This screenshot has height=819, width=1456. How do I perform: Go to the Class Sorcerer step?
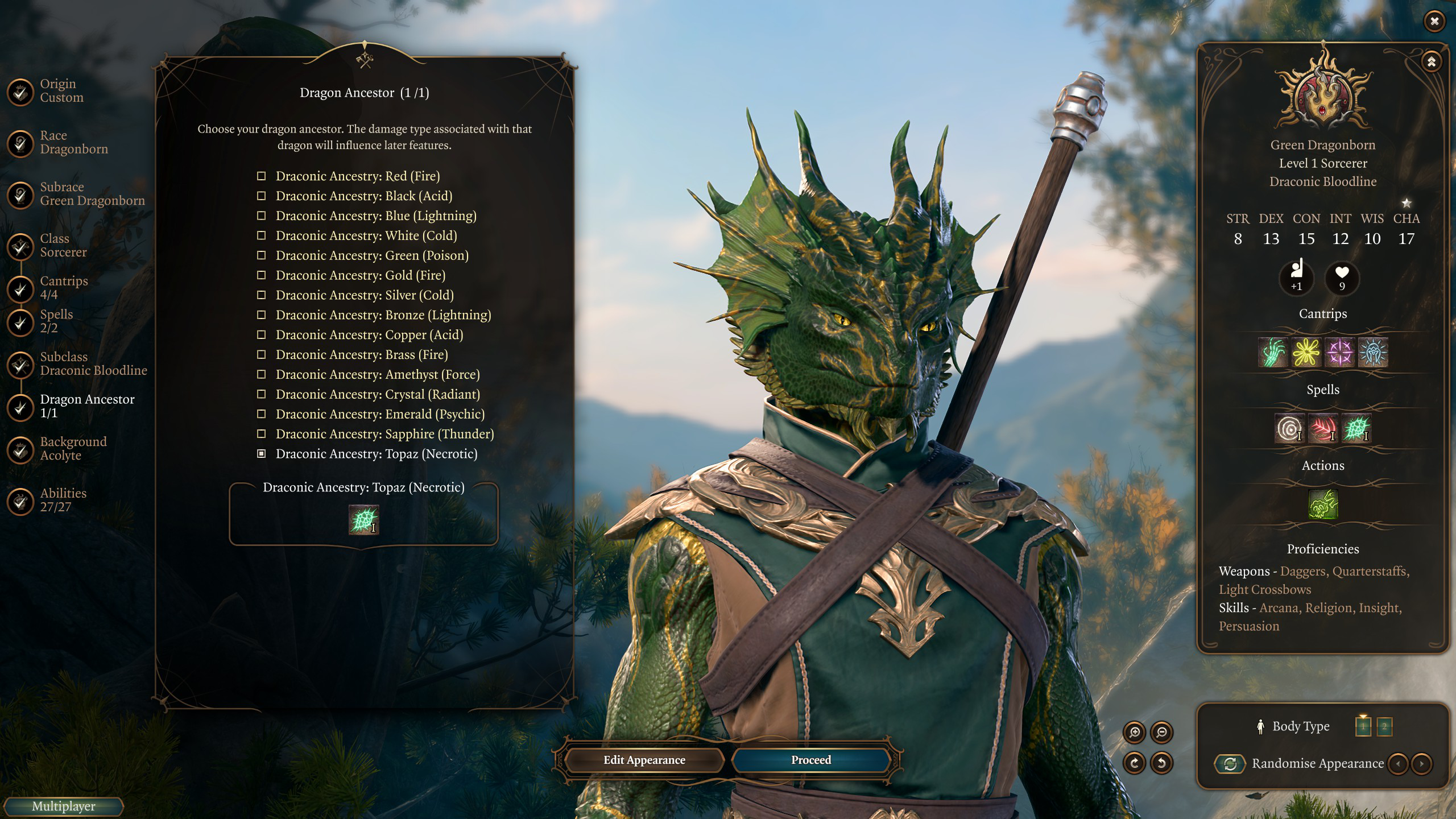point(63,246)
